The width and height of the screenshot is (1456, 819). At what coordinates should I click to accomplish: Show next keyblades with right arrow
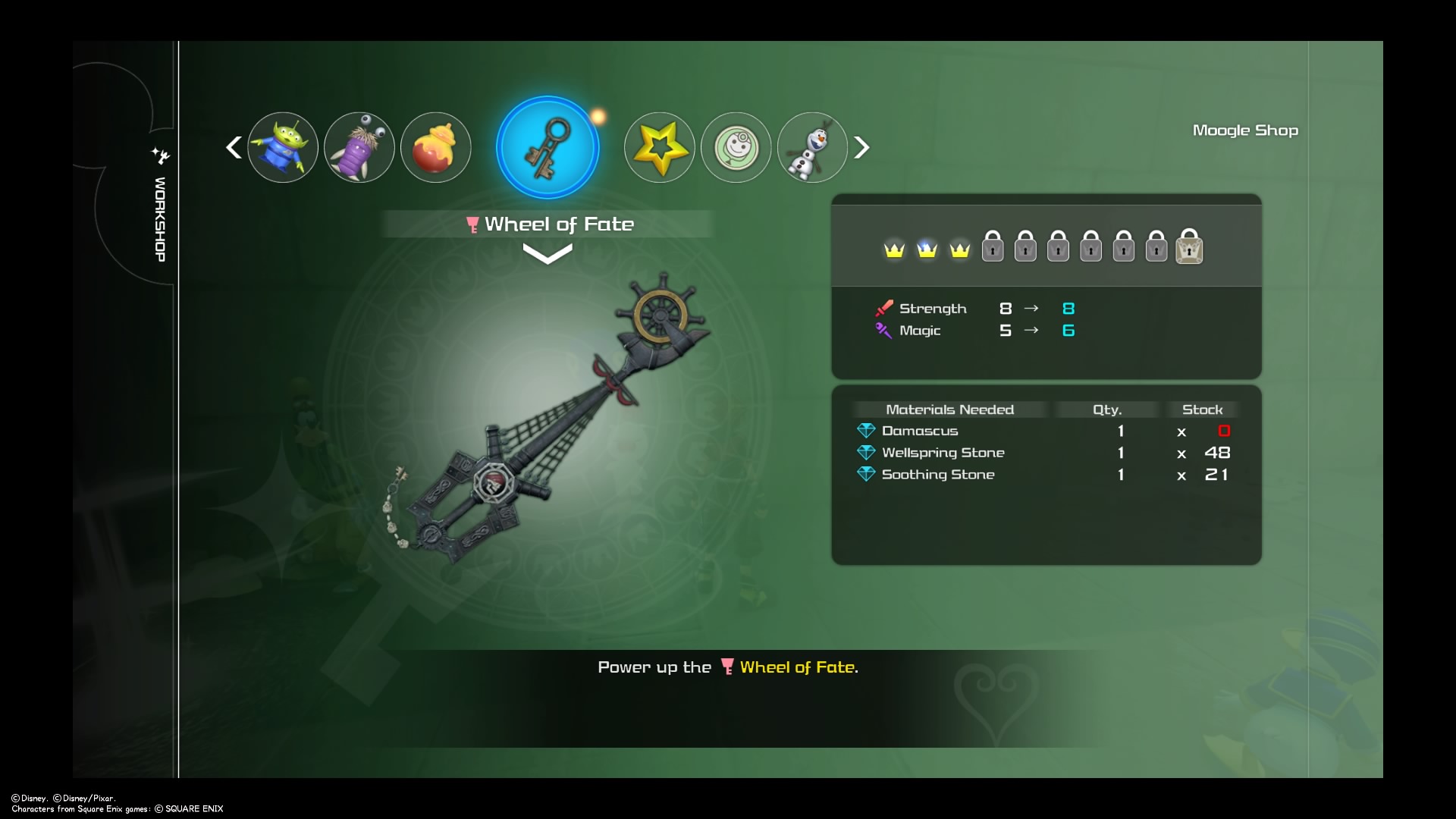coord(861,147)
